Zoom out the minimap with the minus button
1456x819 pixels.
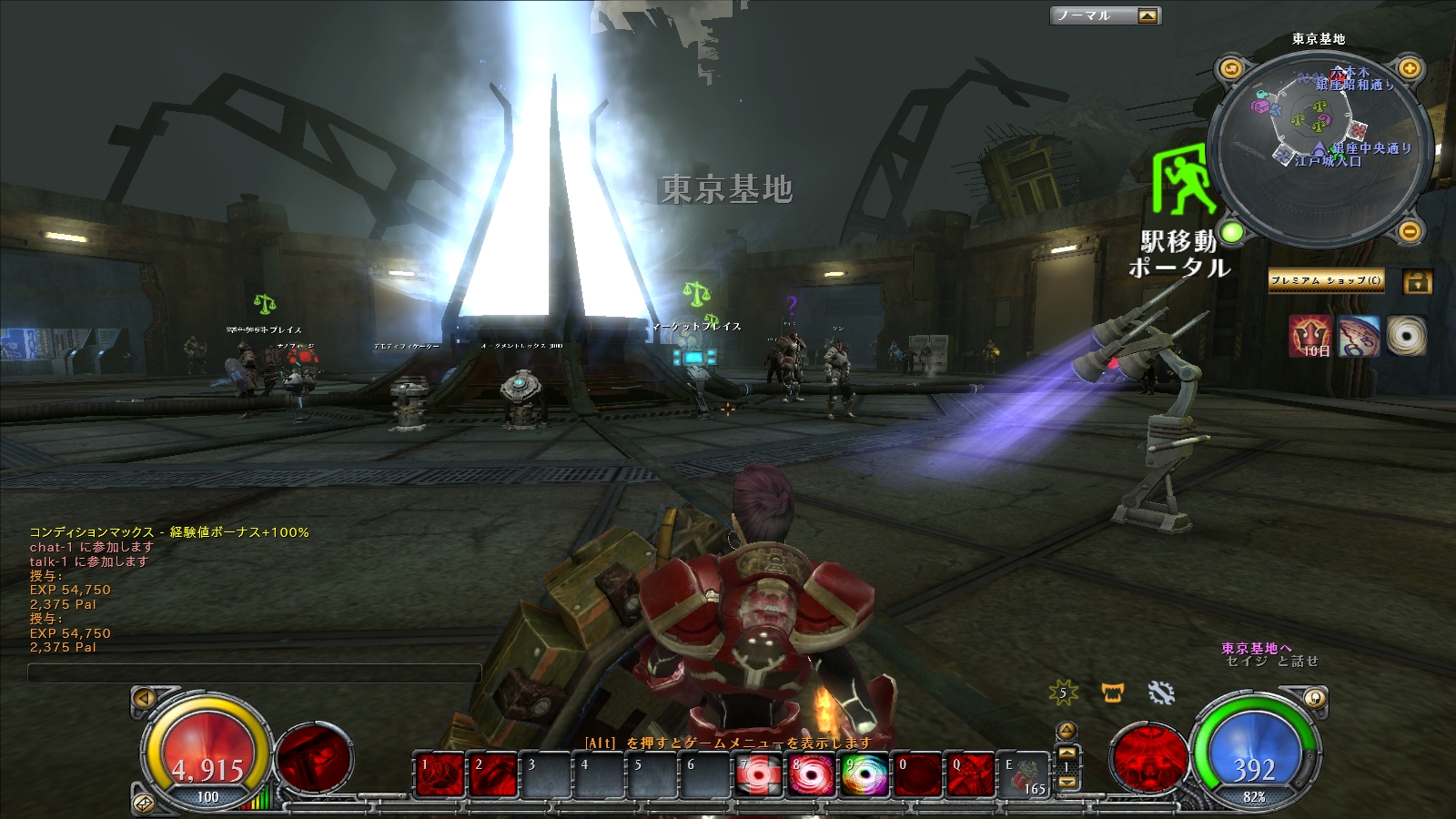(1409, 231)
